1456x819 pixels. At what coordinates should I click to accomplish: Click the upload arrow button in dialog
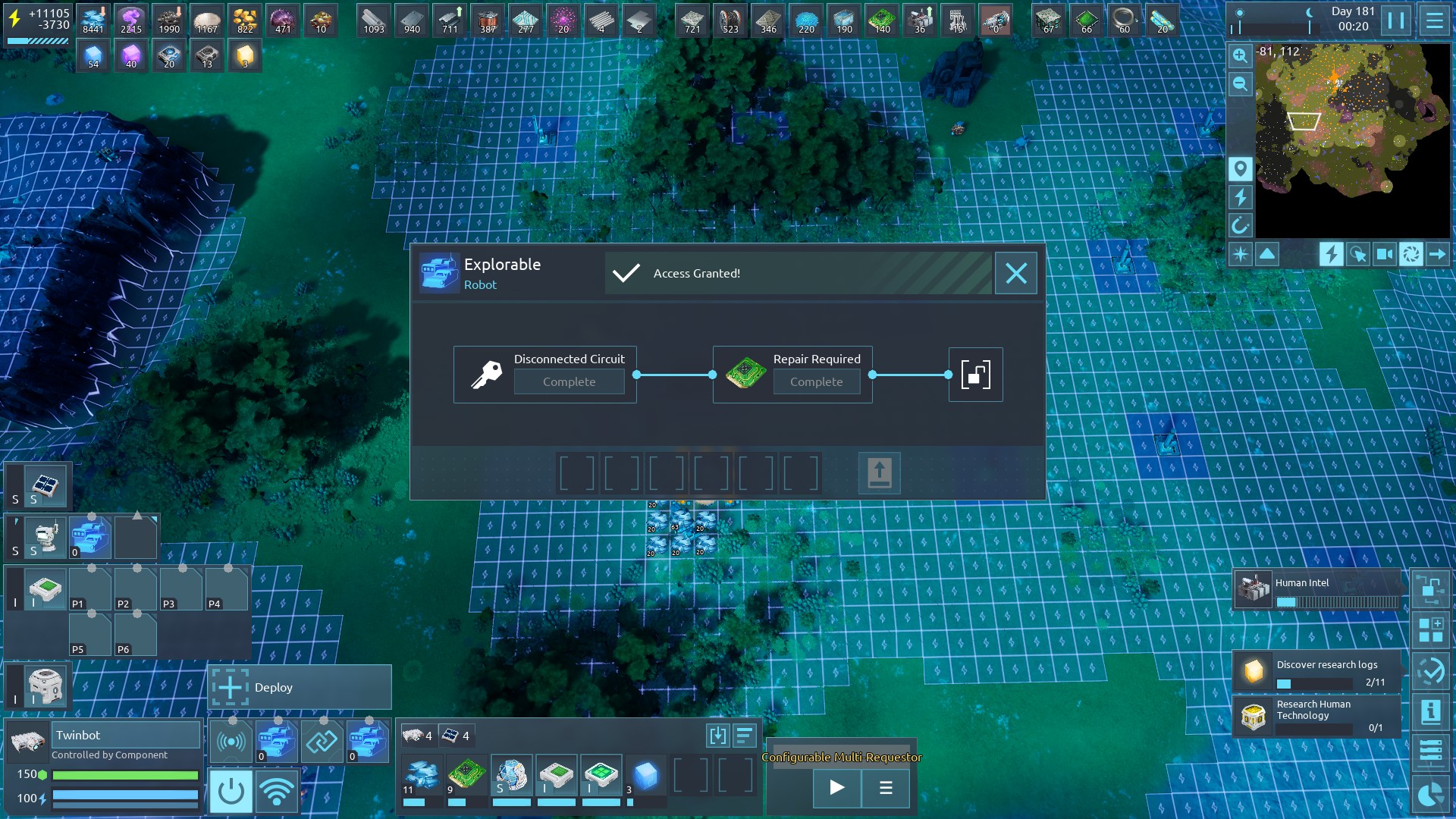[x=879, y=473]
